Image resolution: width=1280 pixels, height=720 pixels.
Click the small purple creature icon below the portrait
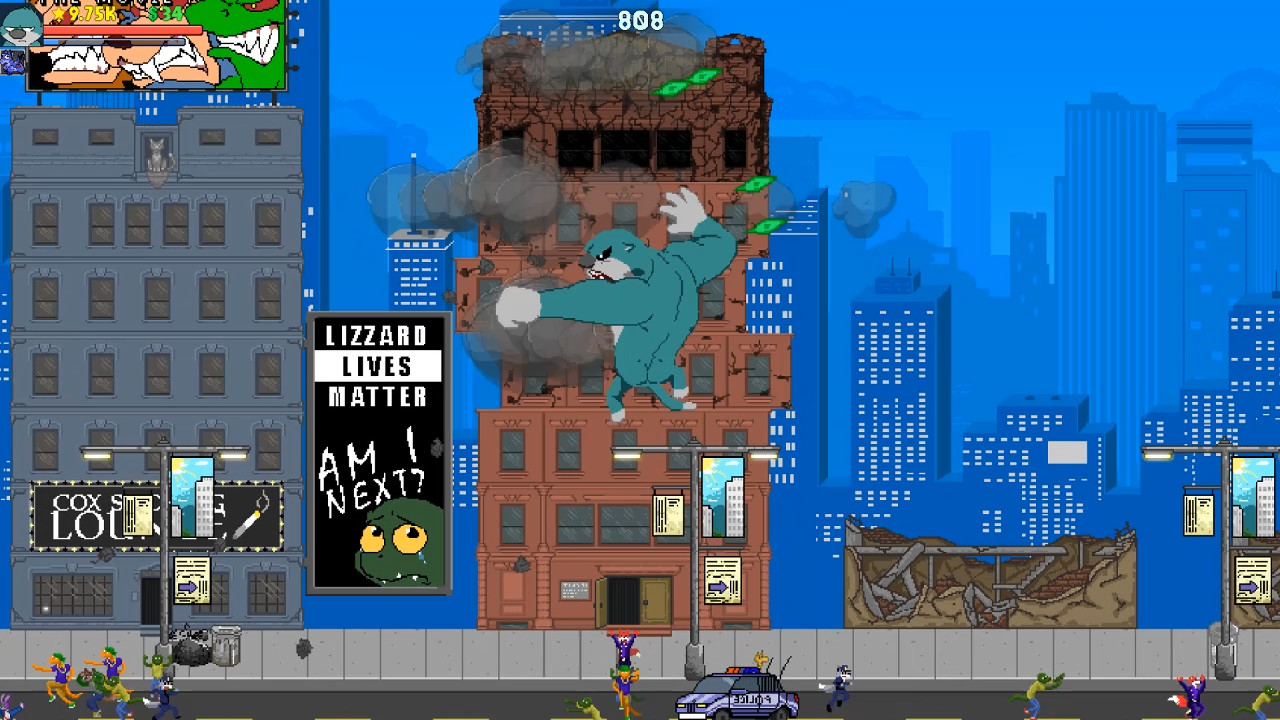(12, 62)
